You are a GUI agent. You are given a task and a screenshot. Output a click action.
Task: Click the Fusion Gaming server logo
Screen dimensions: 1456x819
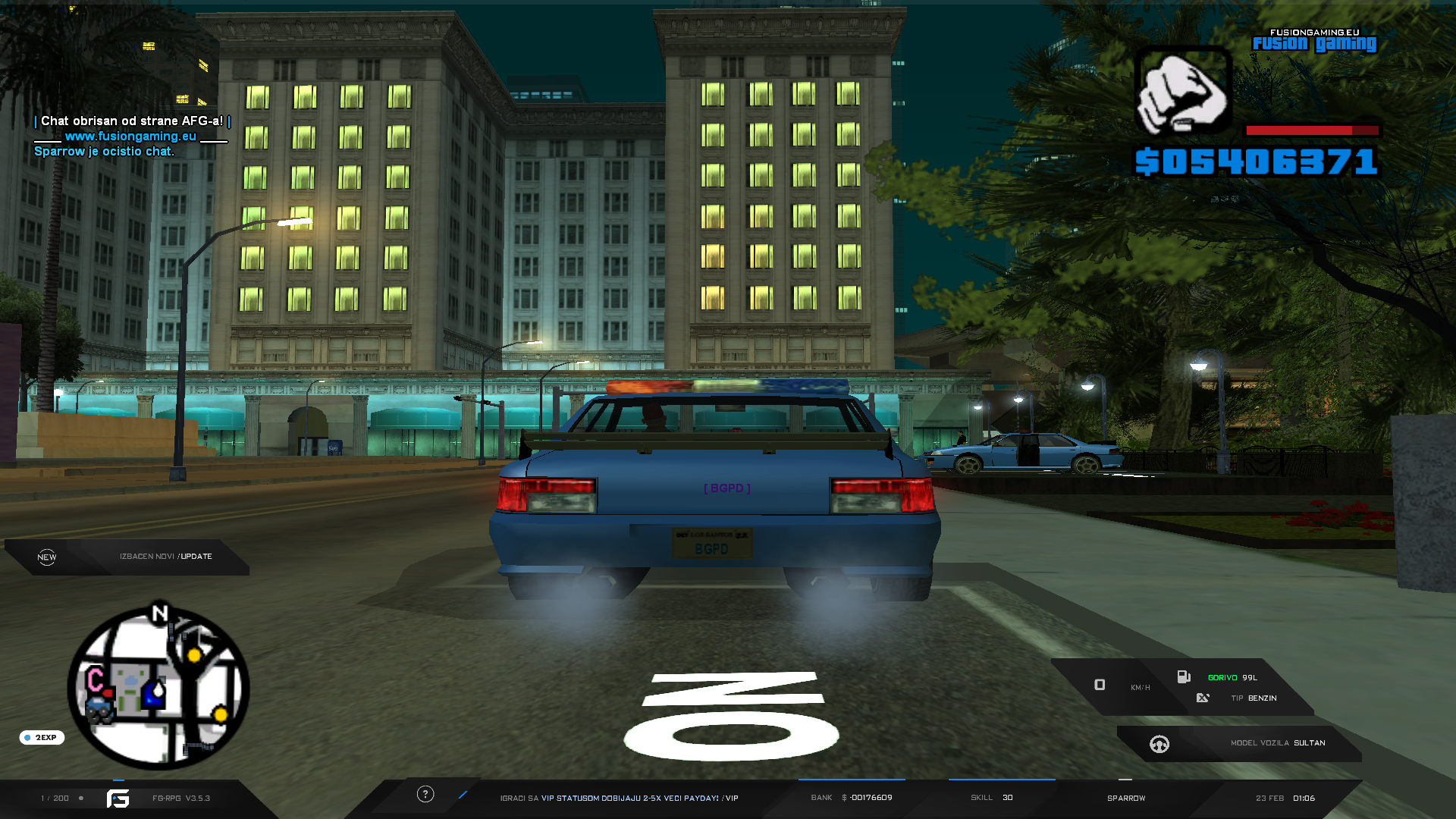pyautogui.click(x=1314, y=42)
